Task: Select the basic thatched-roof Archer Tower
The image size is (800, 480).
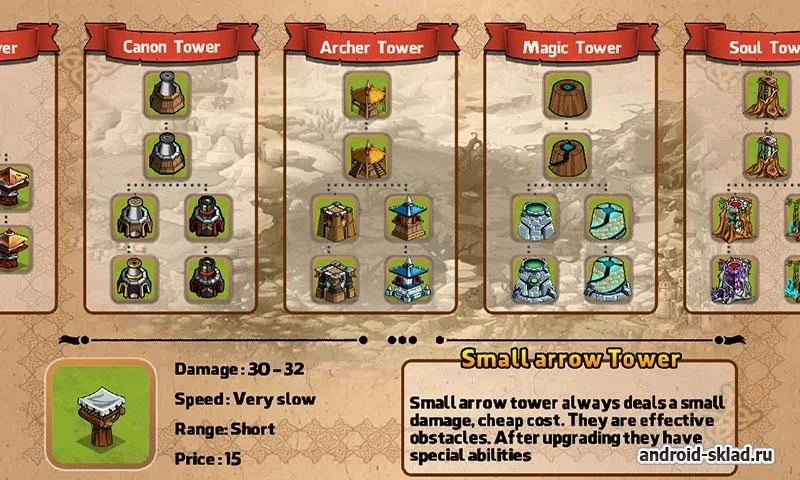Action: tap(369, 94)
